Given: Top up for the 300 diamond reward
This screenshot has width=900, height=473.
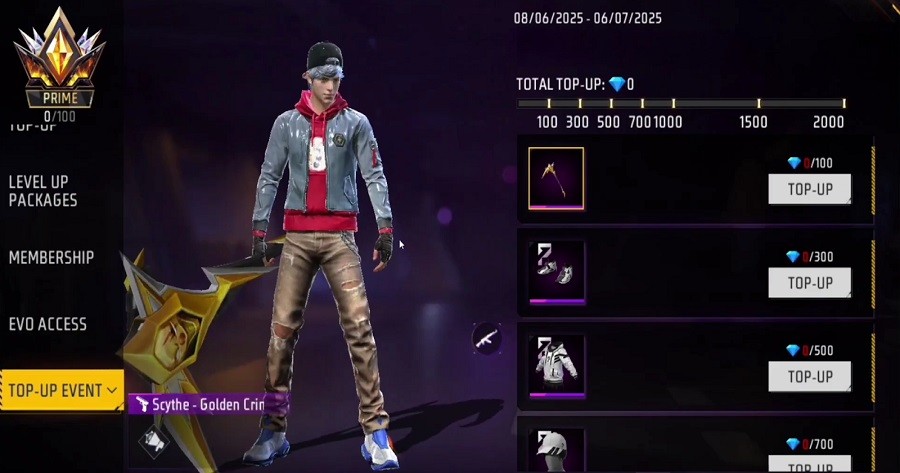Looking at the screenshot, I should (x=809, y=282).
